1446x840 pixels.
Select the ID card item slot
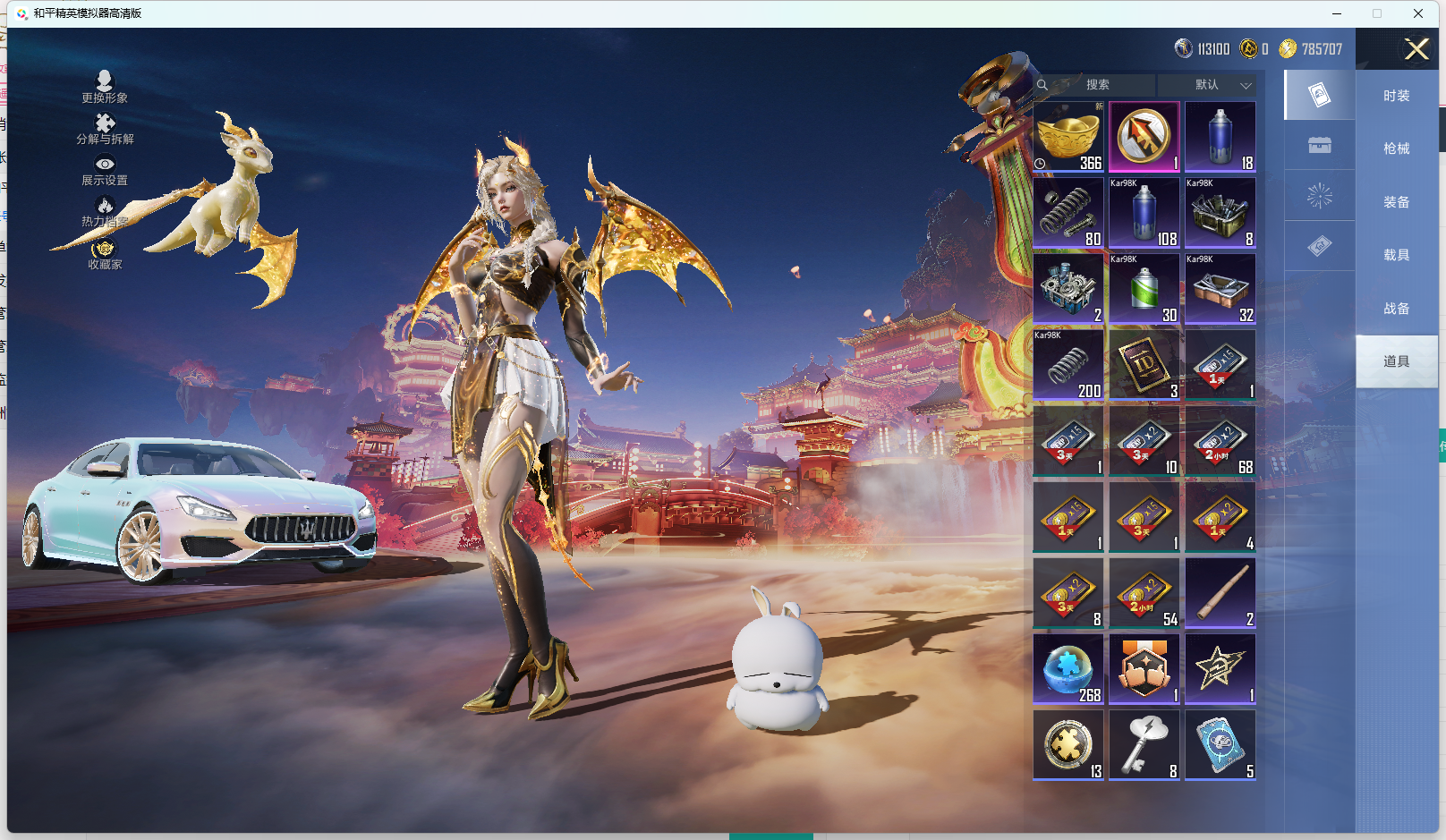1144,365
